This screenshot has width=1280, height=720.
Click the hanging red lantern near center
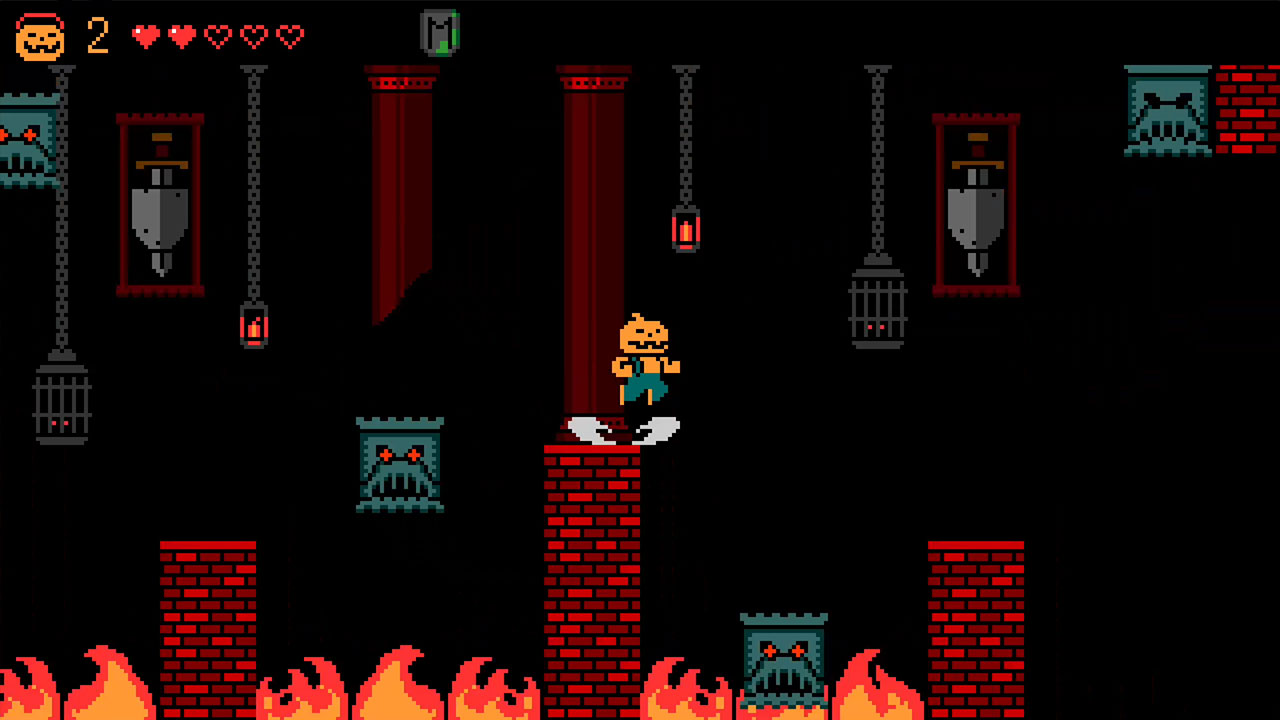coord(686,231)
